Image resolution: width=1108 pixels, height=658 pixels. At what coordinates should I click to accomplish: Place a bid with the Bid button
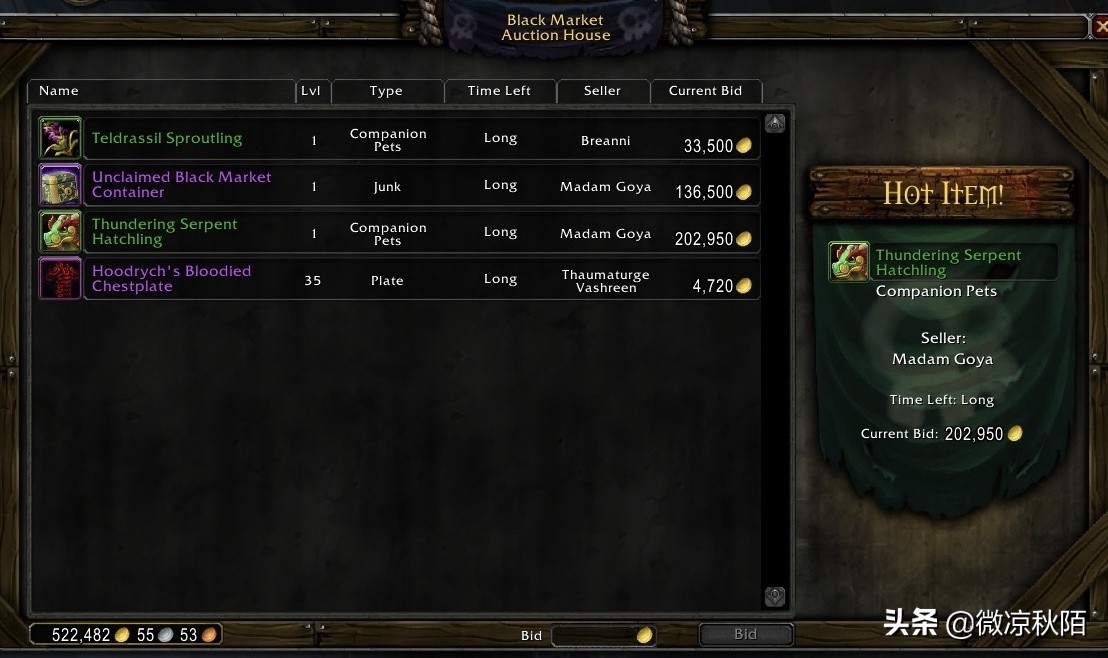(745, 635)
